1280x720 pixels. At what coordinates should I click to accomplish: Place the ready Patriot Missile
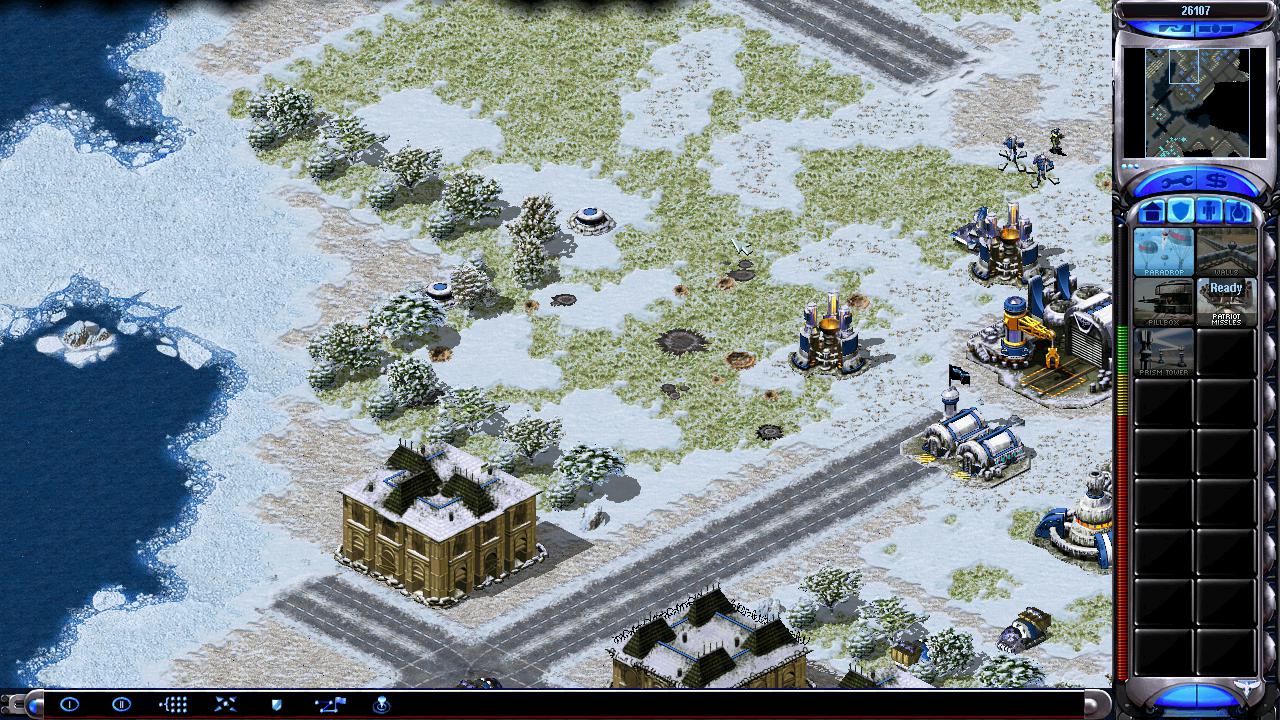pos(1226,302)
